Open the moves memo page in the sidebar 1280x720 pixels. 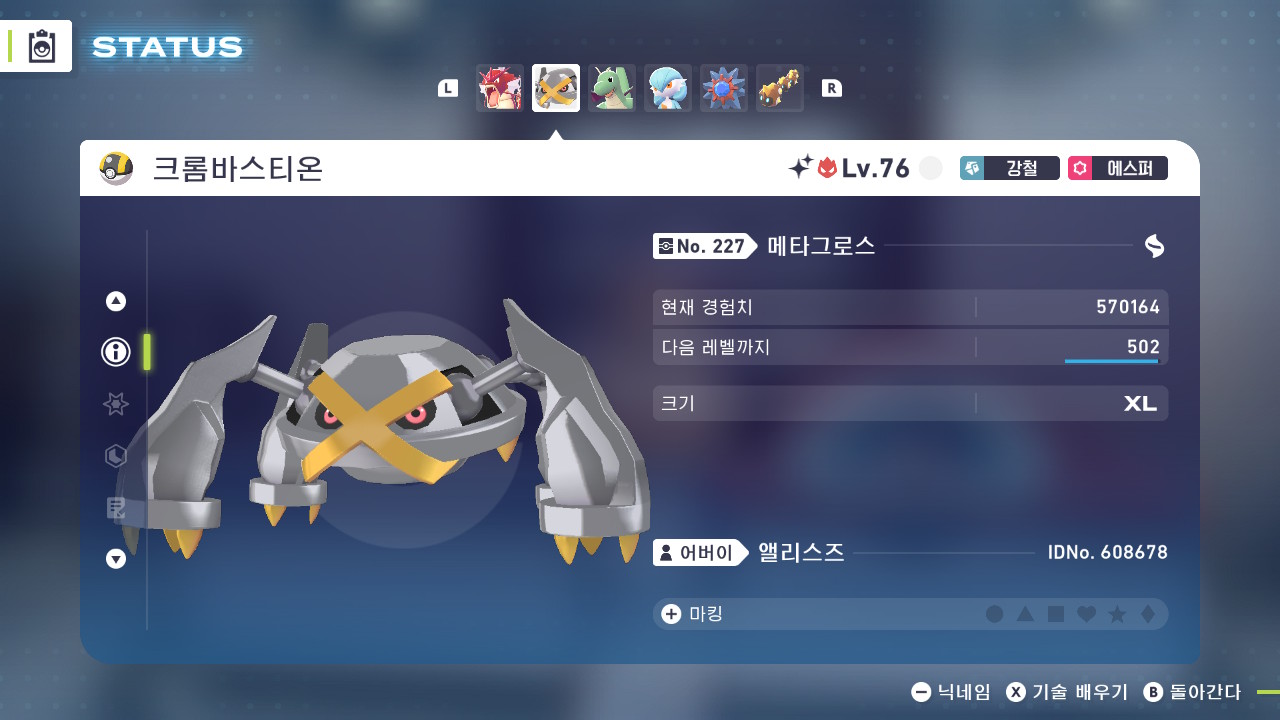click(115, 508)
